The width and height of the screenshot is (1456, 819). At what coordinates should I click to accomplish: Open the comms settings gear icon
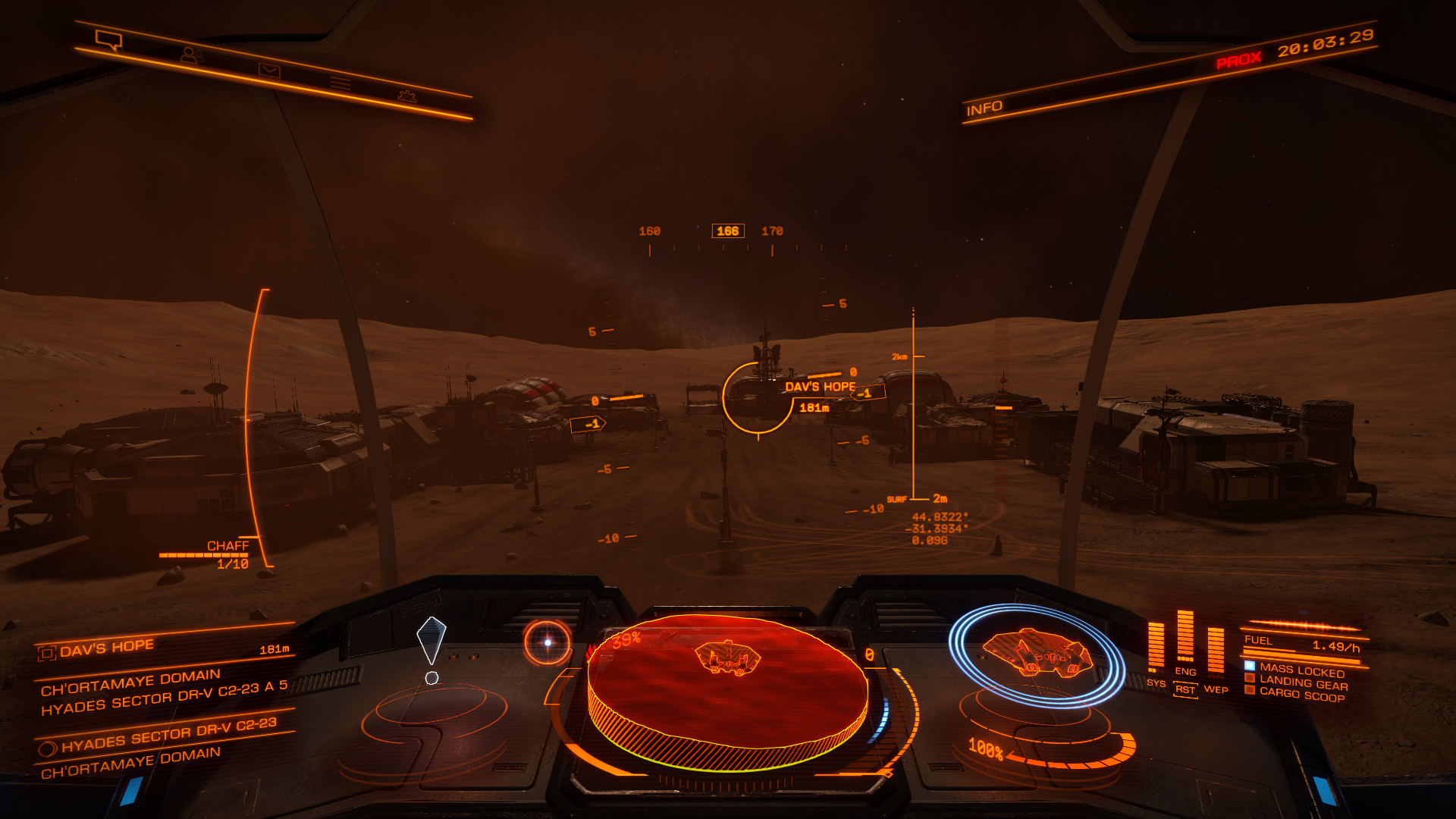[x=407, y=96]
